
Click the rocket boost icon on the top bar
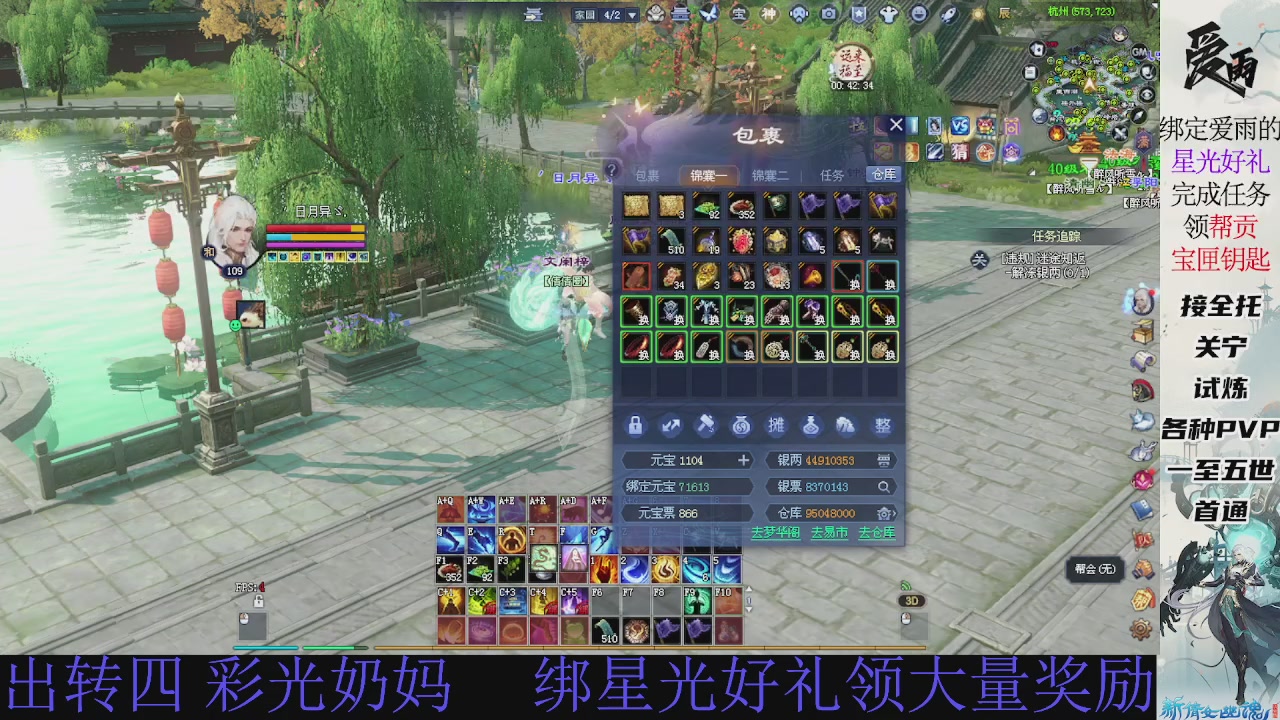(949, 15)
